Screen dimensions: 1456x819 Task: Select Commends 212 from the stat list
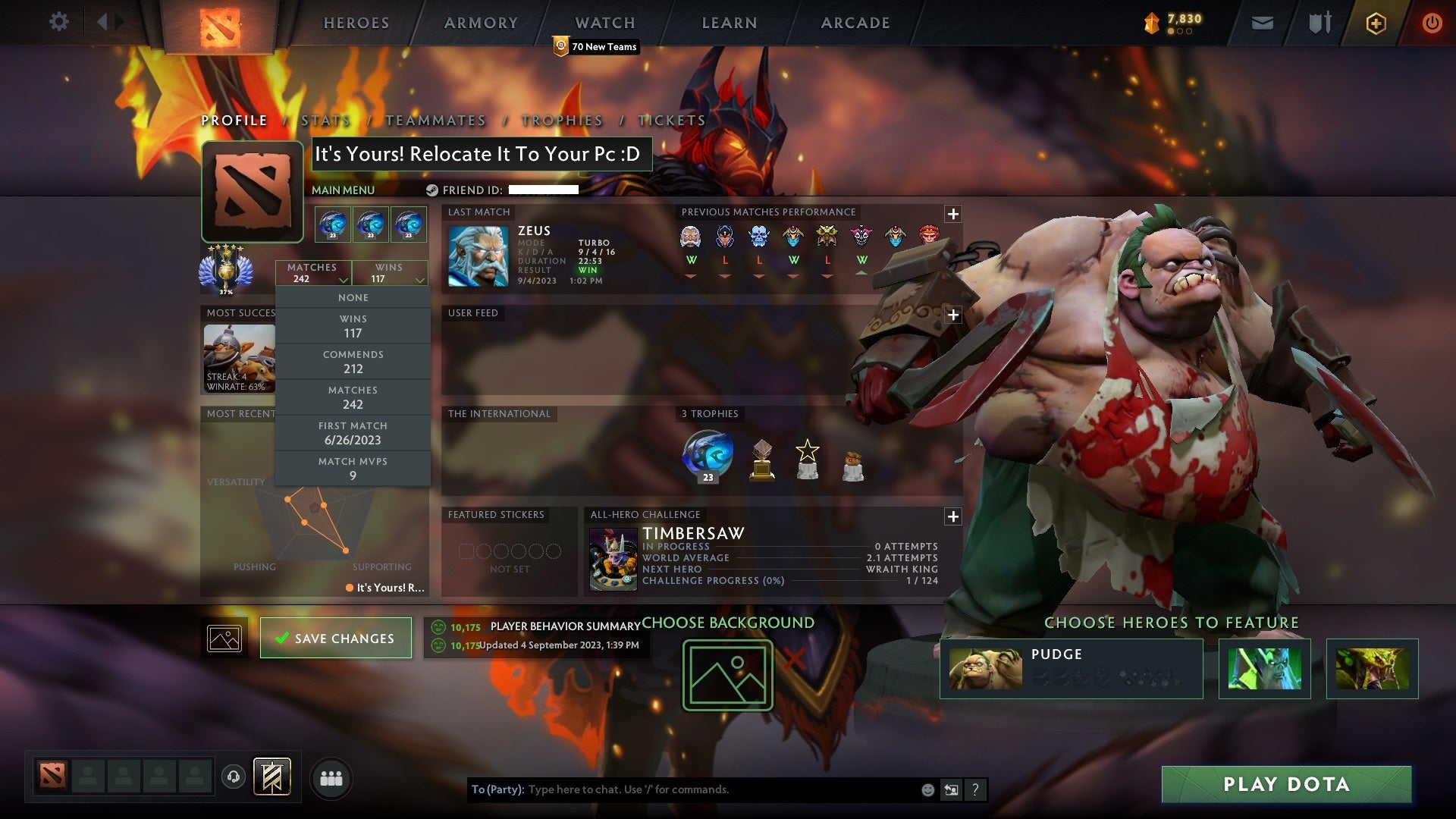point(353,362)
